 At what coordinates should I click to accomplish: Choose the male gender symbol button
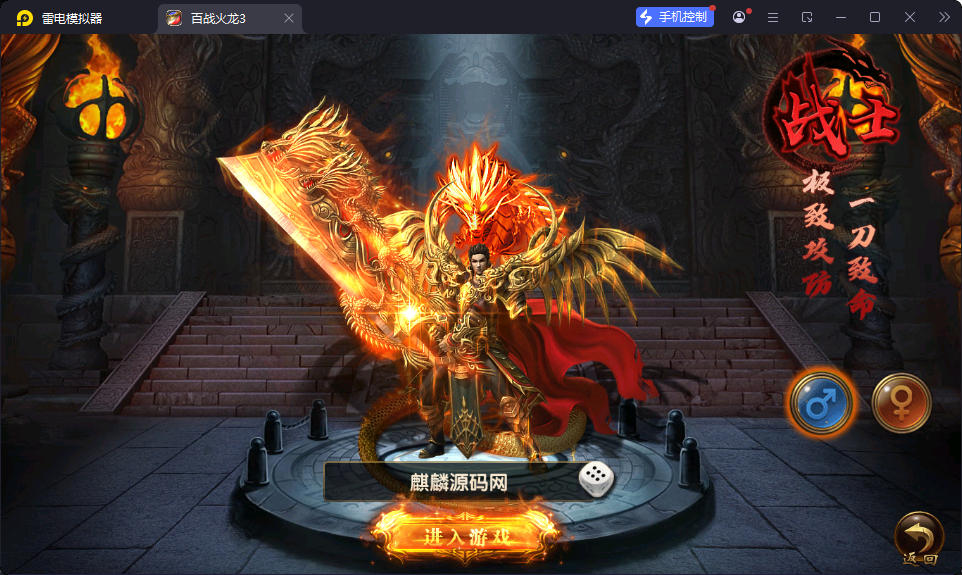point(820,402)
